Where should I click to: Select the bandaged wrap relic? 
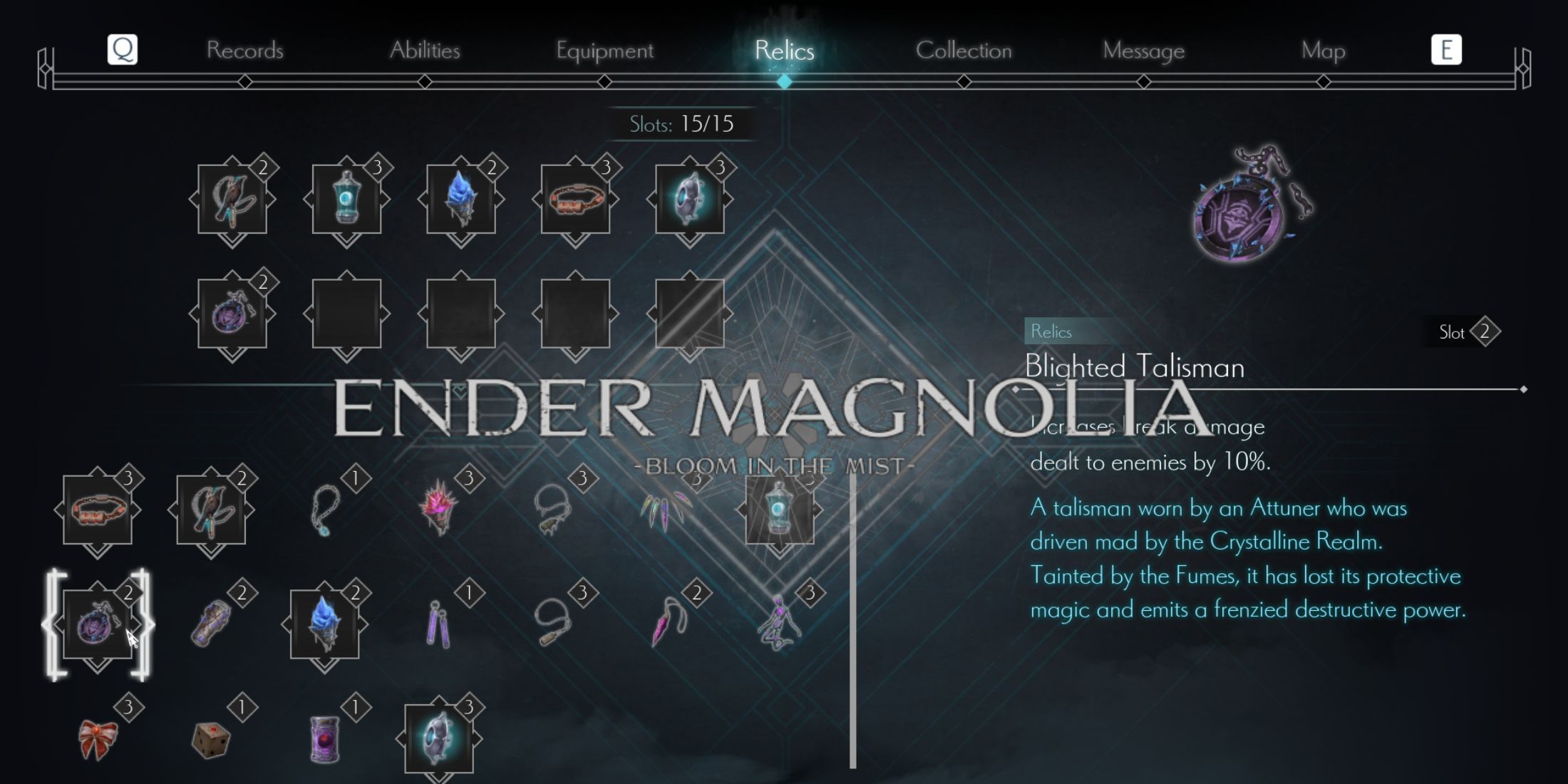coord(211,624)
